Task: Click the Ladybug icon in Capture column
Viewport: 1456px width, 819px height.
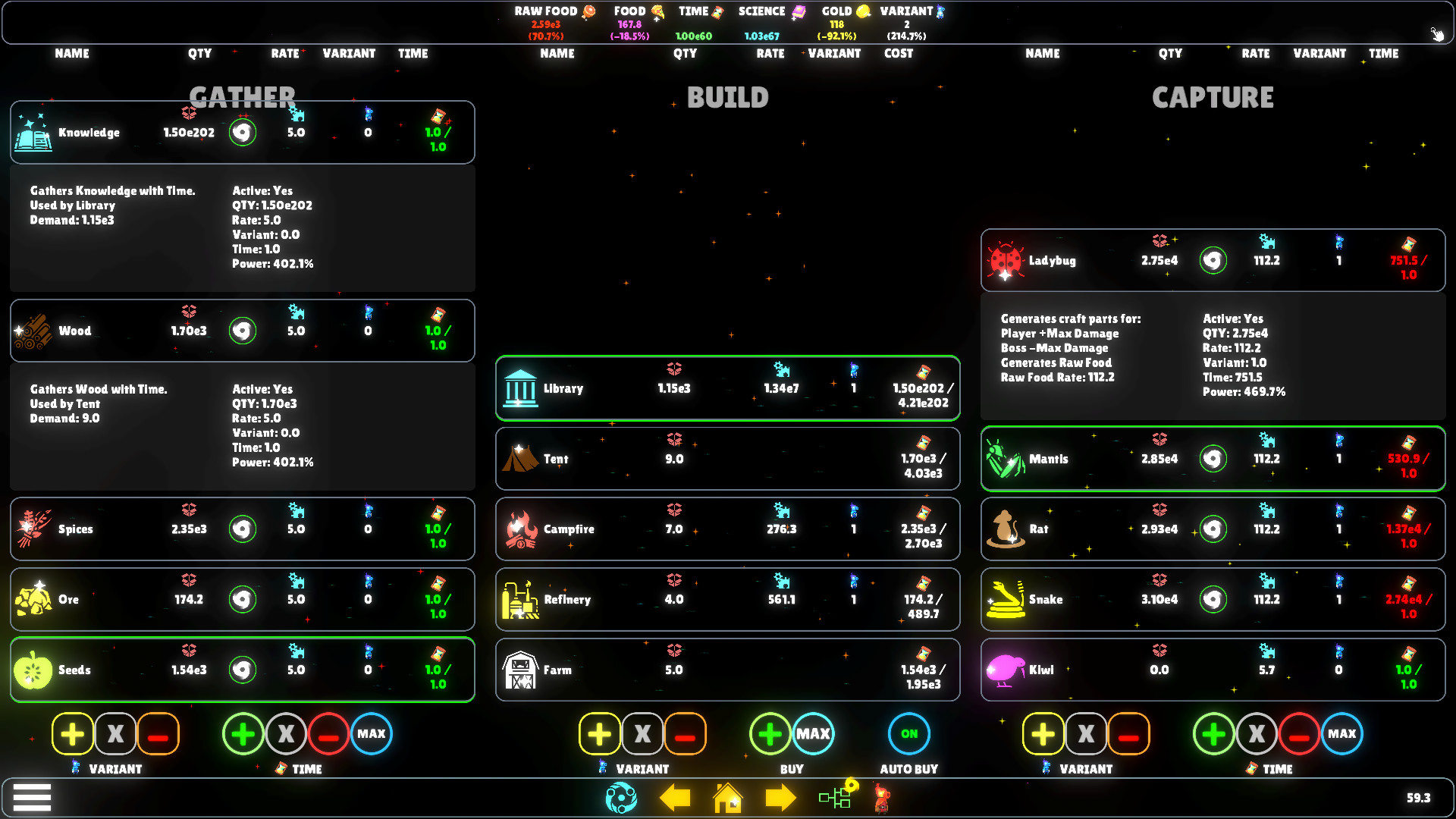Action: click(1006, 260)
